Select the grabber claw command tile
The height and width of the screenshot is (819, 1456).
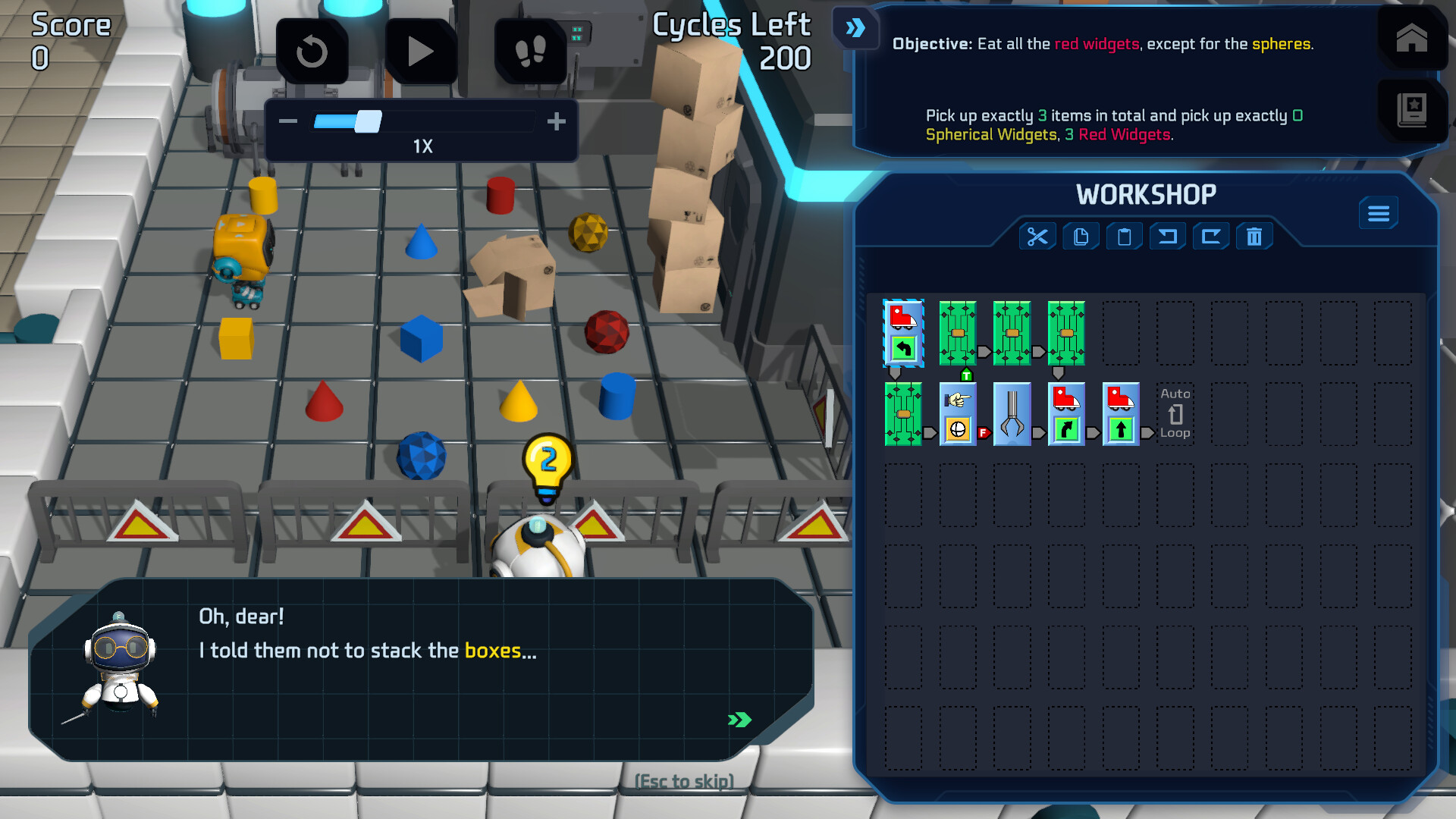pos(1012,414)
